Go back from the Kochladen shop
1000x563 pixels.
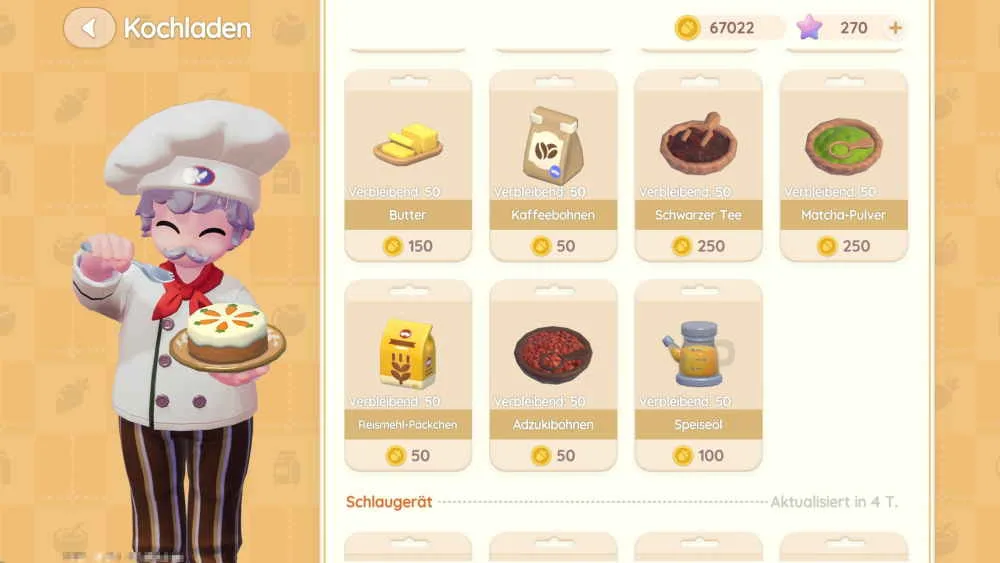pos(89,28)
